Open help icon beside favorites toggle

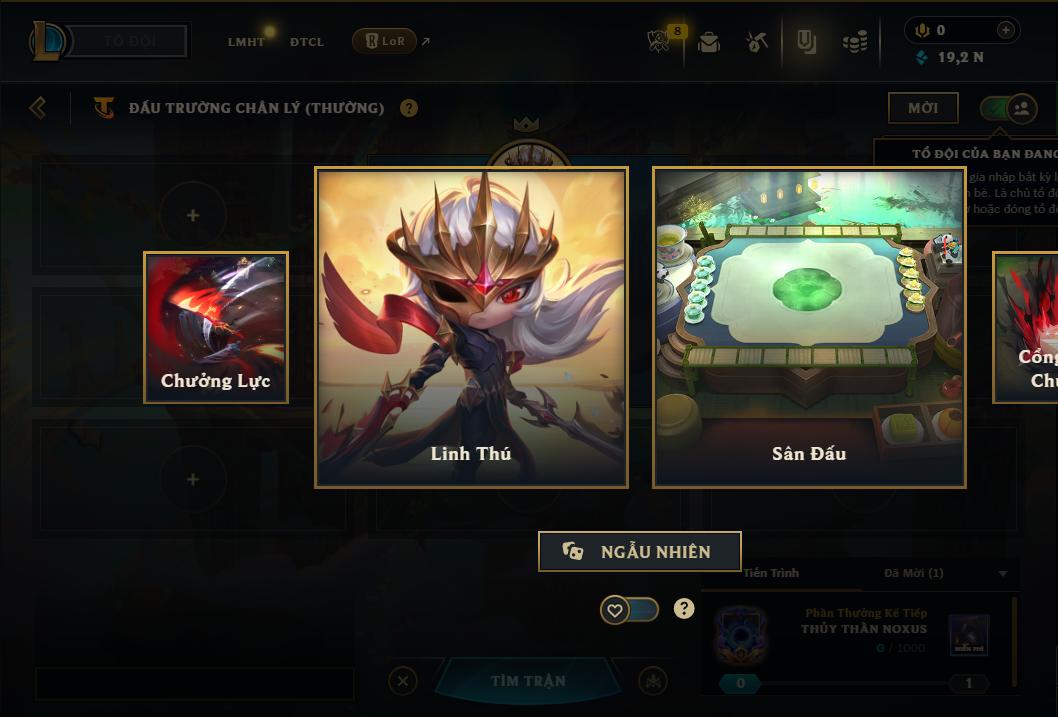(684, 609)
